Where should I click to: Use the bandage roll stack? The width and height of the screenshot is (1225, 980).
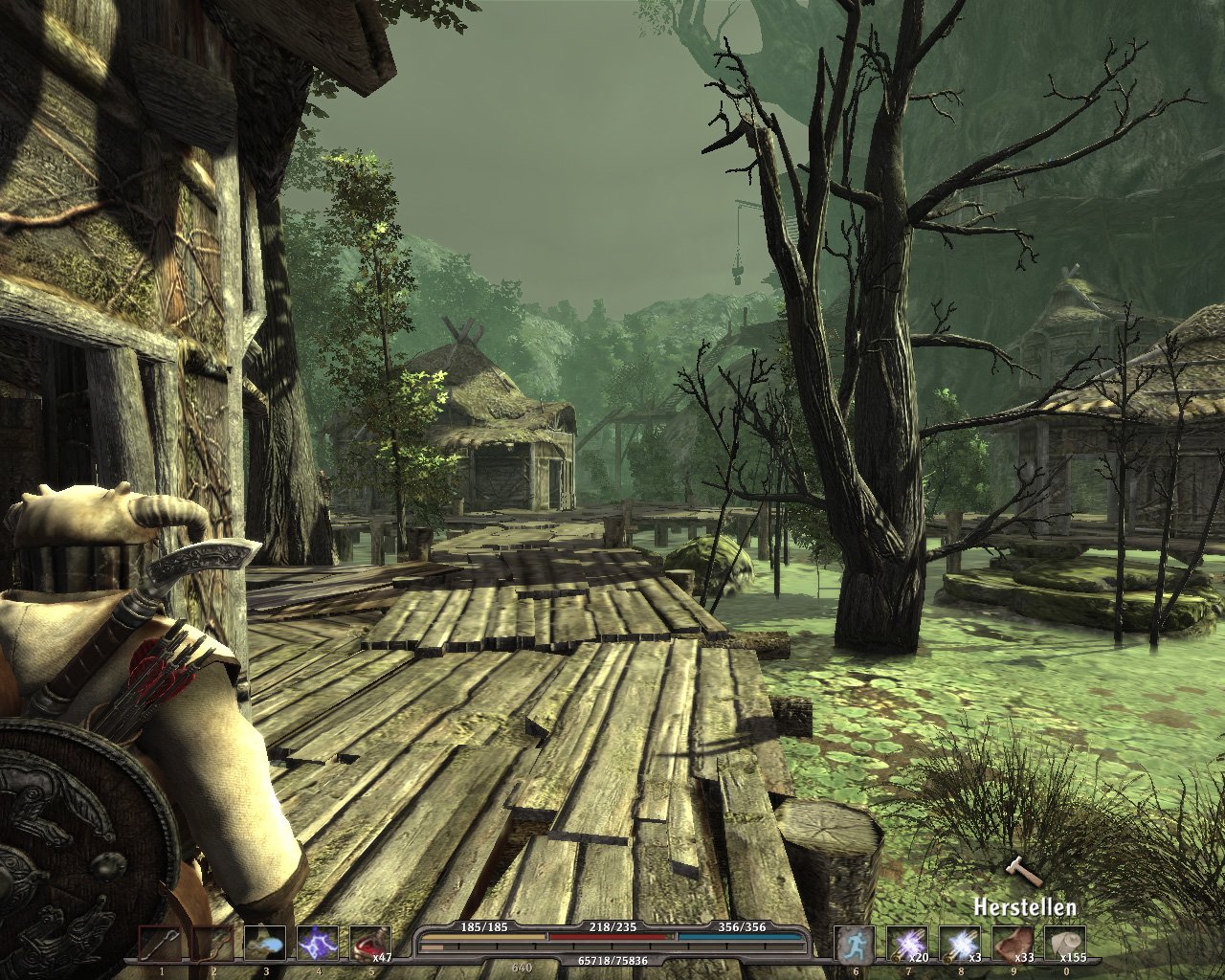coord(1065,944)
